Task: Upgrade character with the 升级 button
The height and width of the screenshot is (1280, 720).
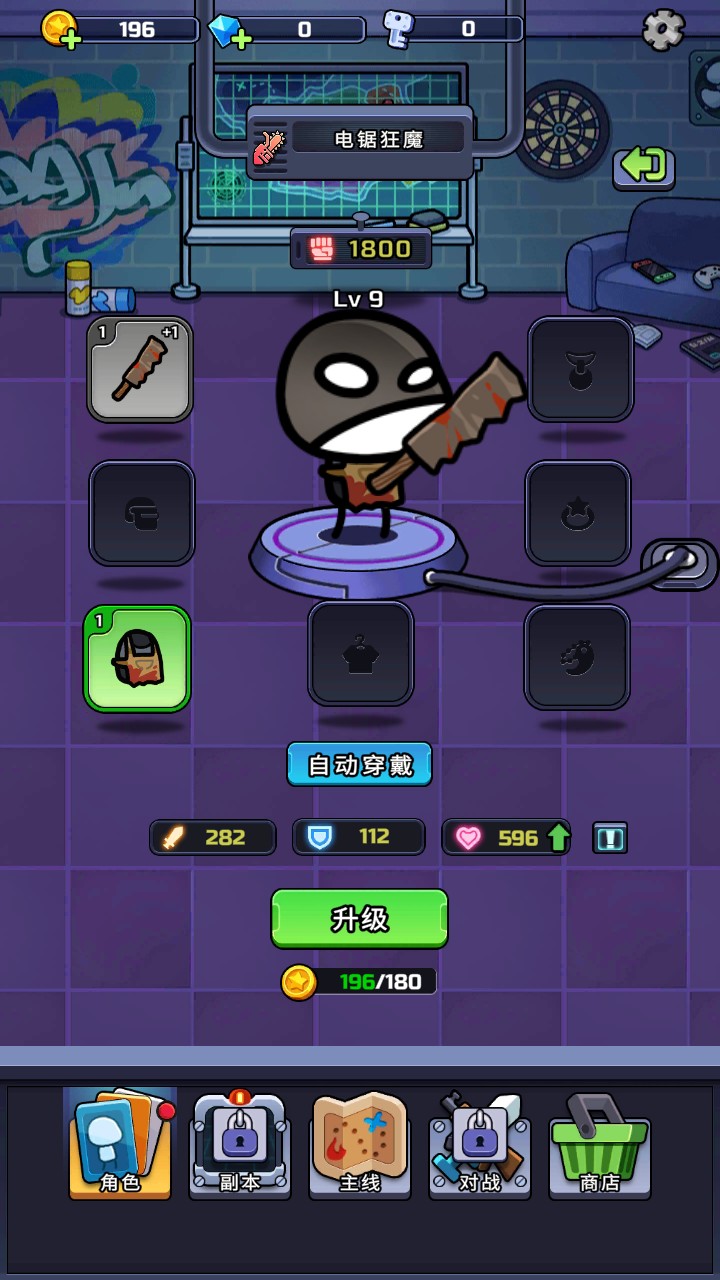Action: tap(359, 918)
